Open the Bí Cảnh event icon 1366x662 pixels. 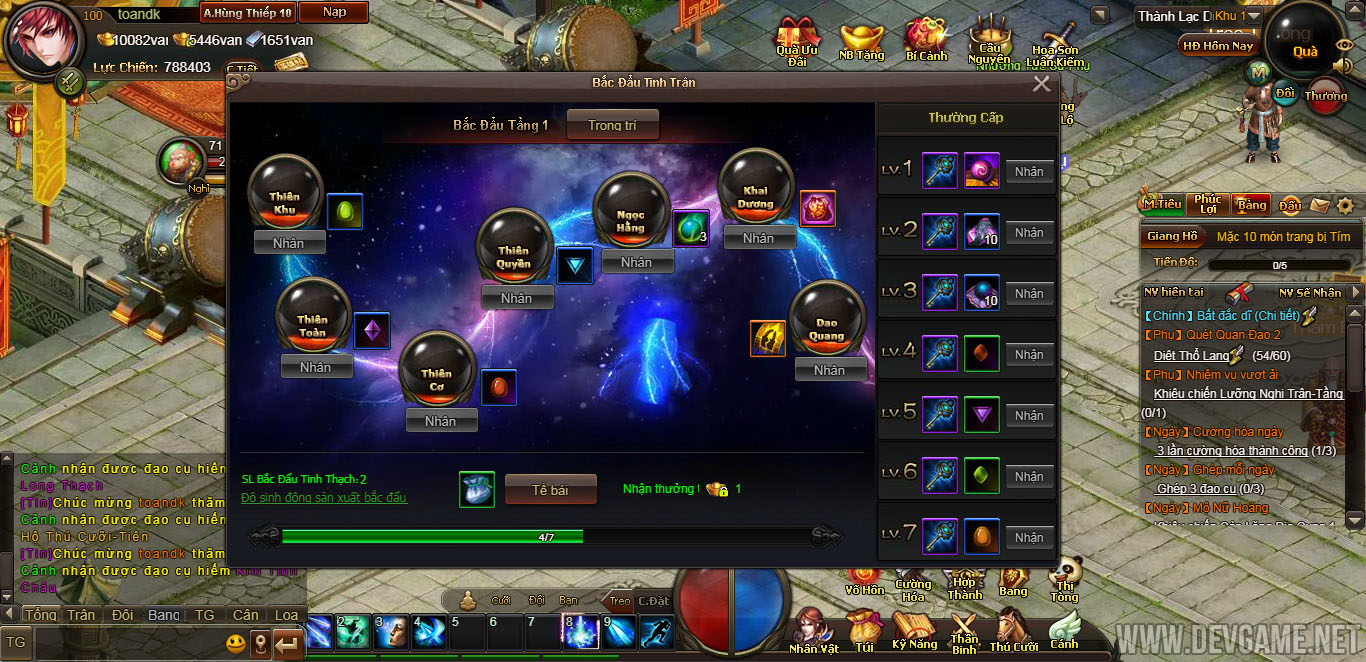click(926, 40)
